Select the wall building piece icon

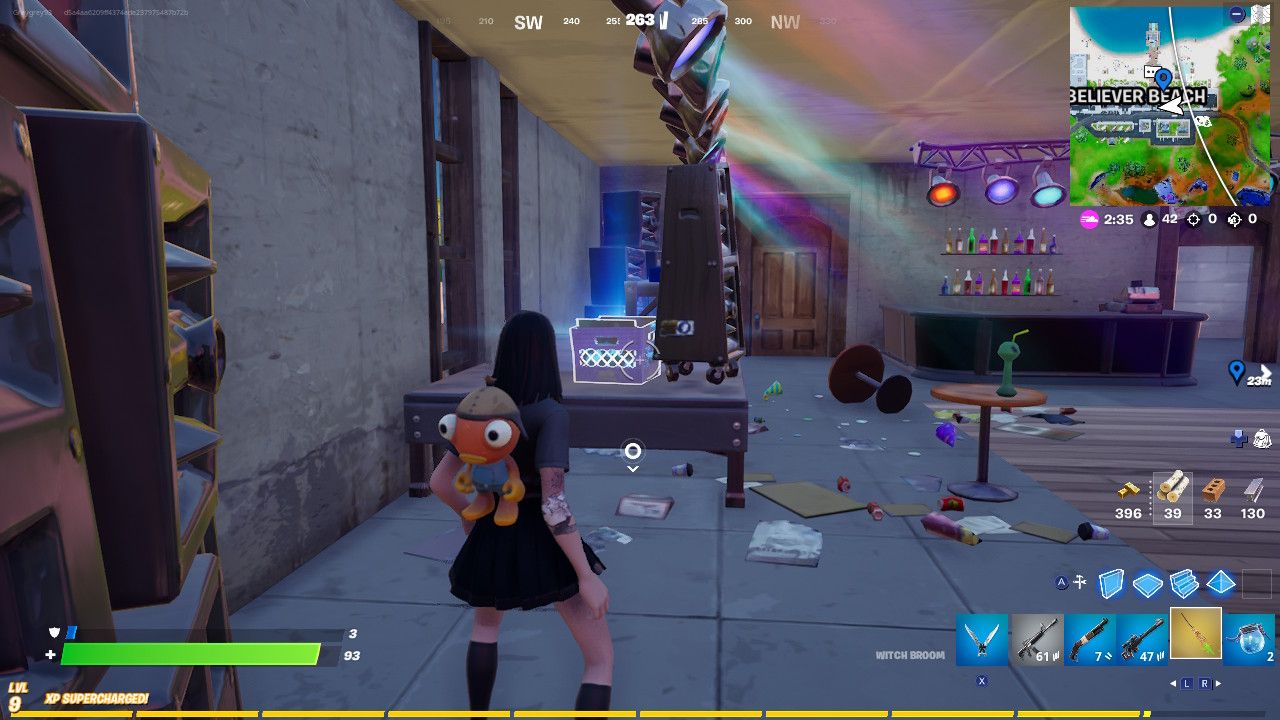1110,584
